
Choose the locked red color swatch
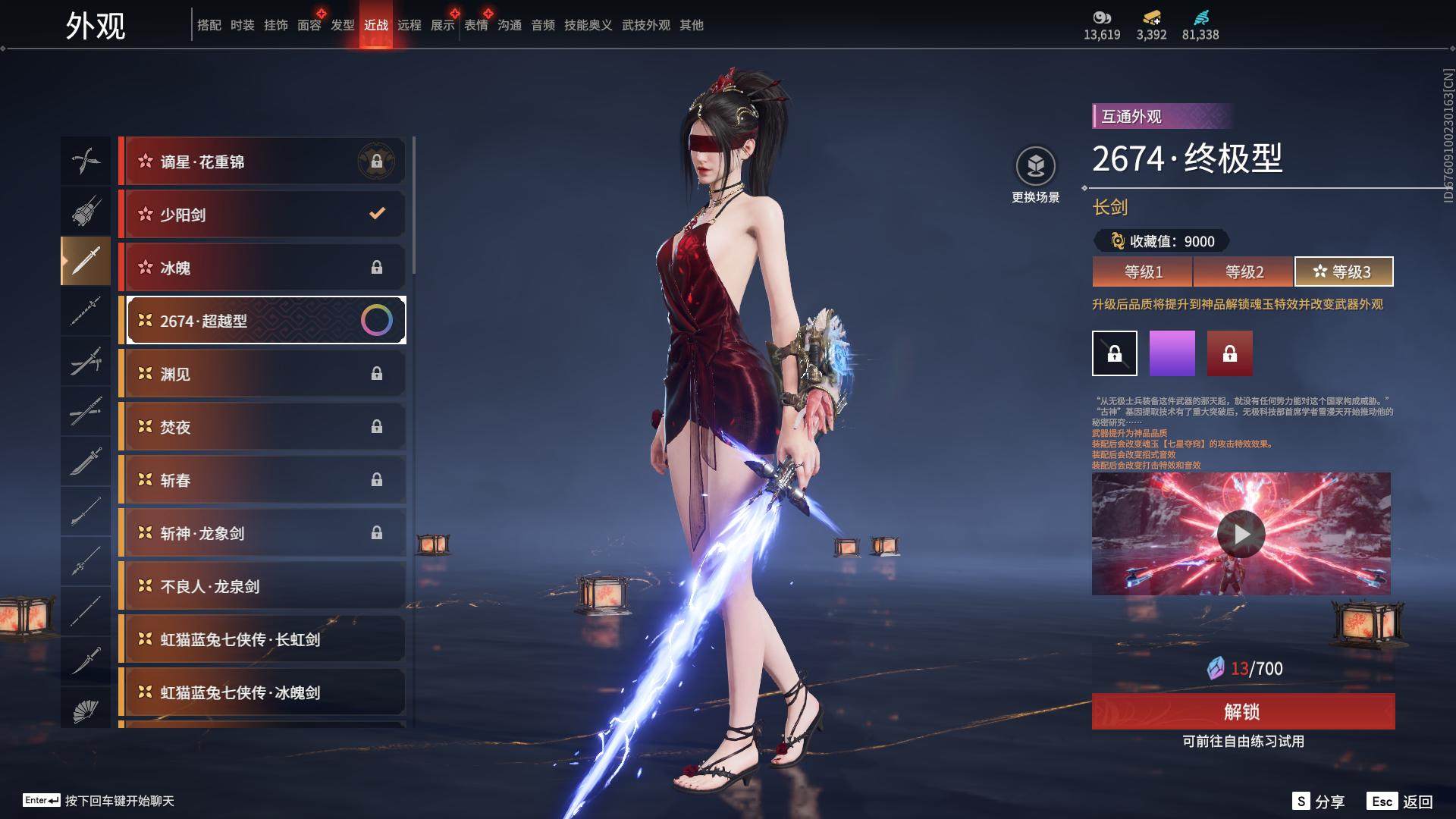pos(1229,353)
